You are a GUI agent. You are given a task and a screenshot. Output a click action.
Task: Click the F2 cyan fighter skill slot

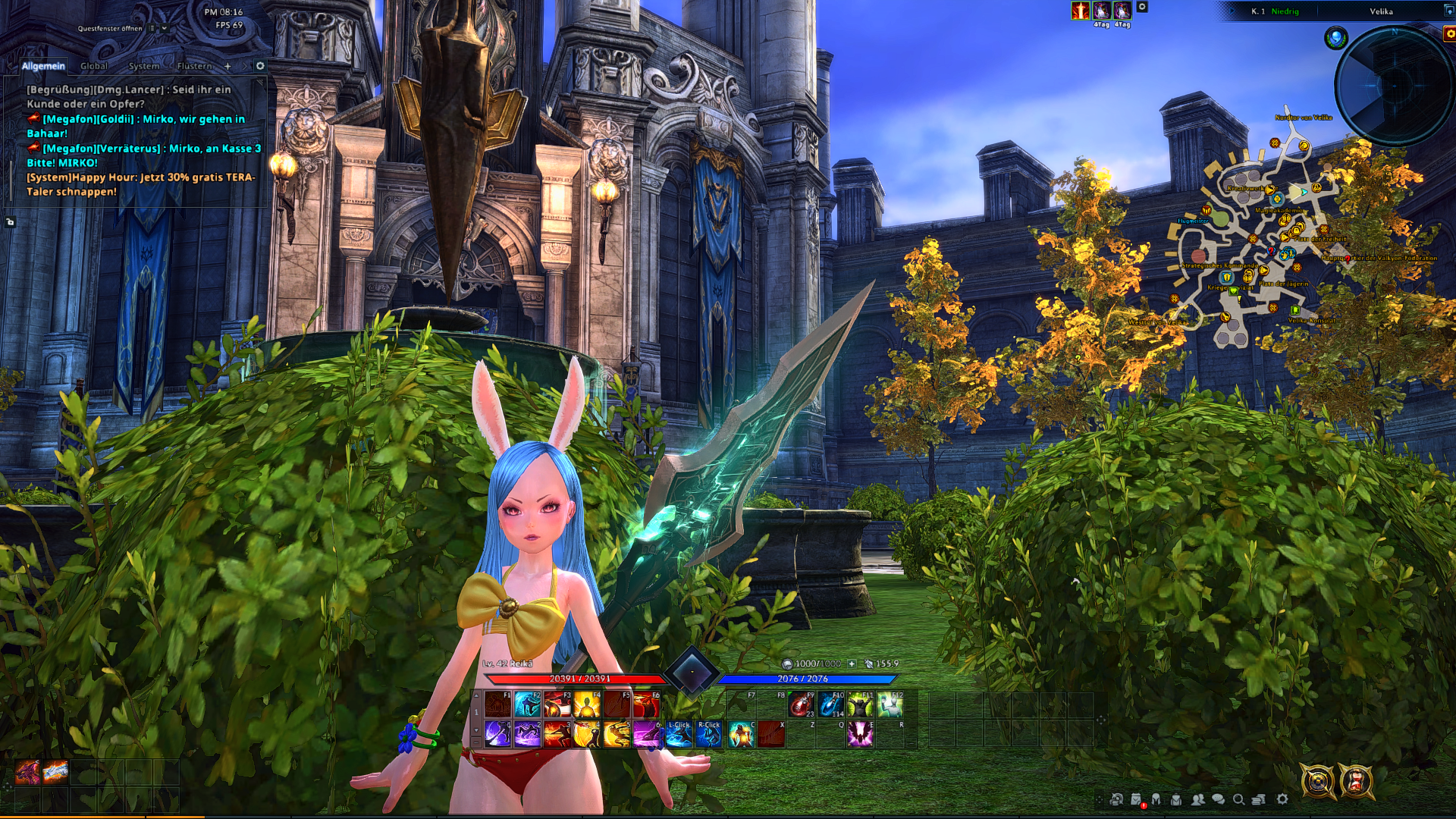[528, 704]
